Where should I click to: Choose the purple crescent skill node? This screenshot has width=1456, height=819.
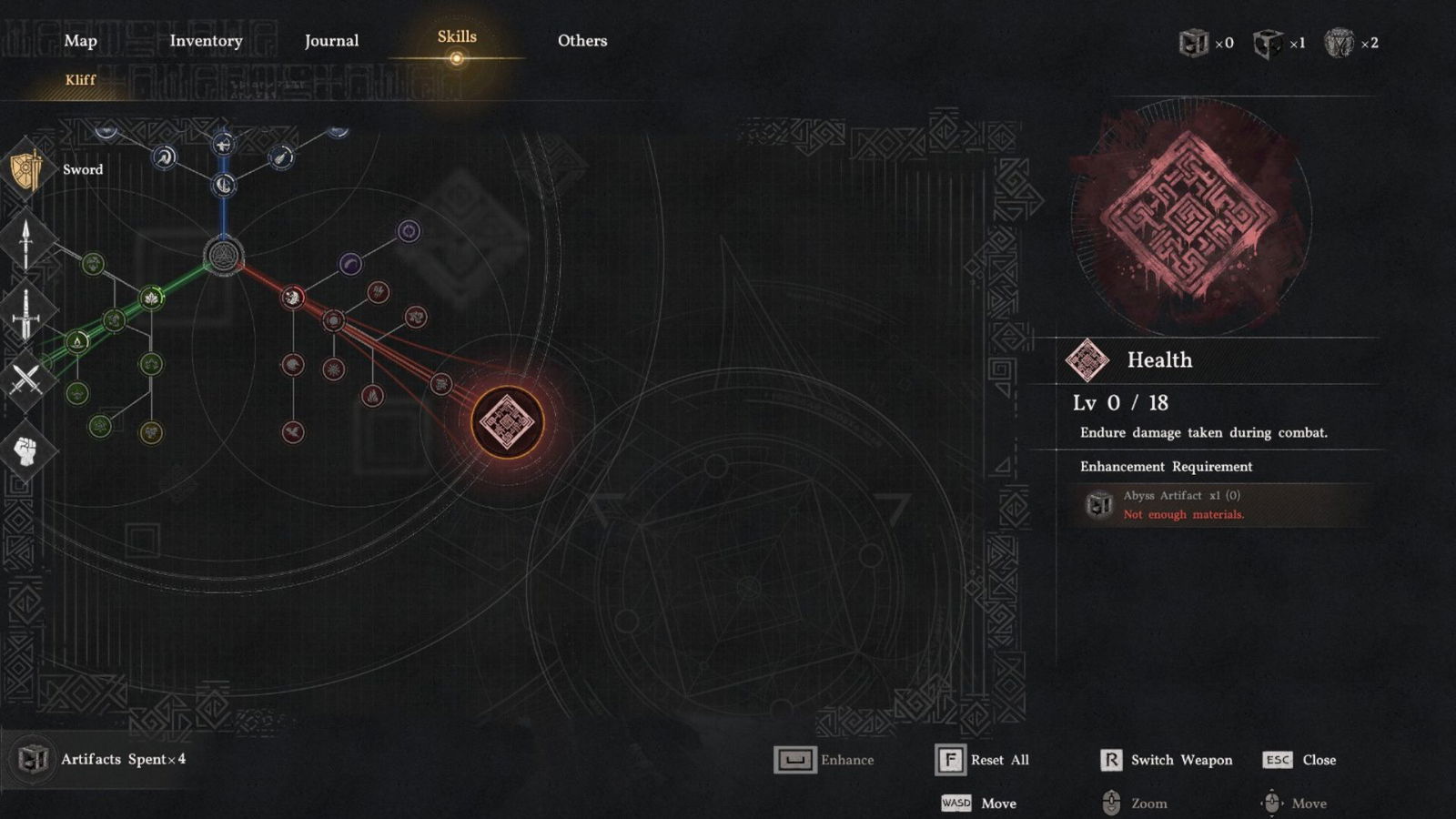coord(350,265)
